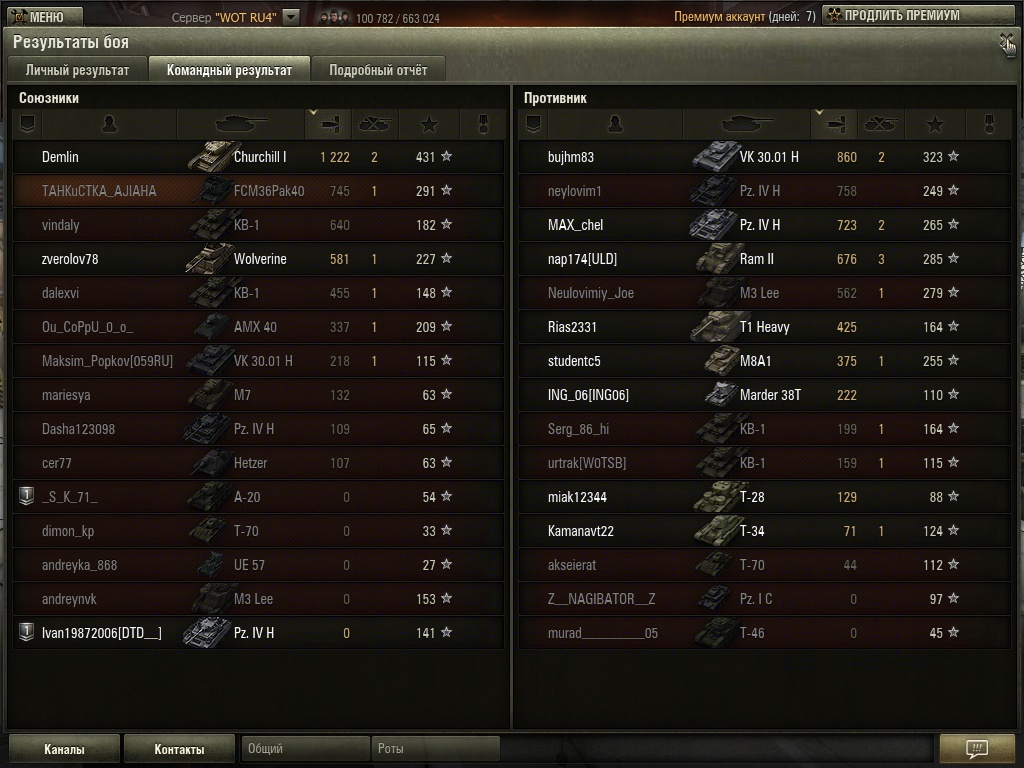Expand the server selection dropdown
This screenshot has height=768, width=1024.
click(291, 16)
